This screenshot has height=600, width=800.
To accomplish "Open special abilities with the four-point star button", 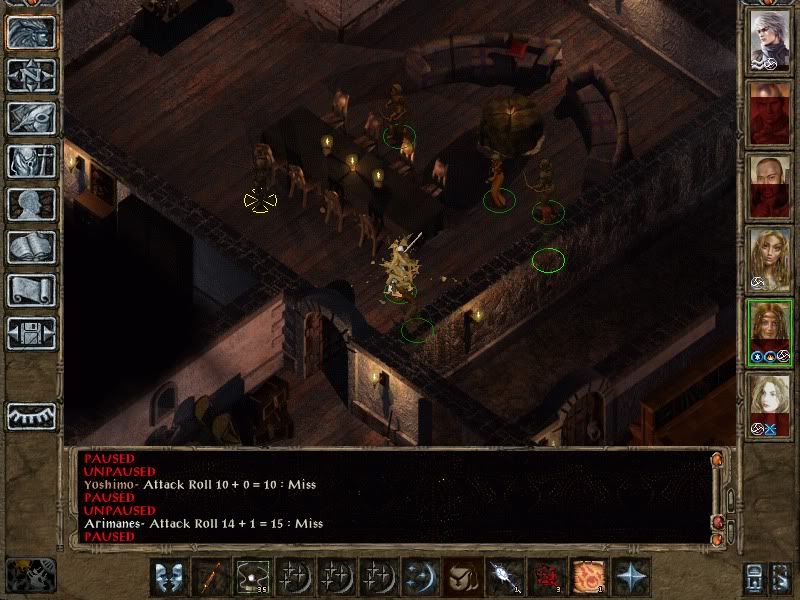I will (631, 577).
